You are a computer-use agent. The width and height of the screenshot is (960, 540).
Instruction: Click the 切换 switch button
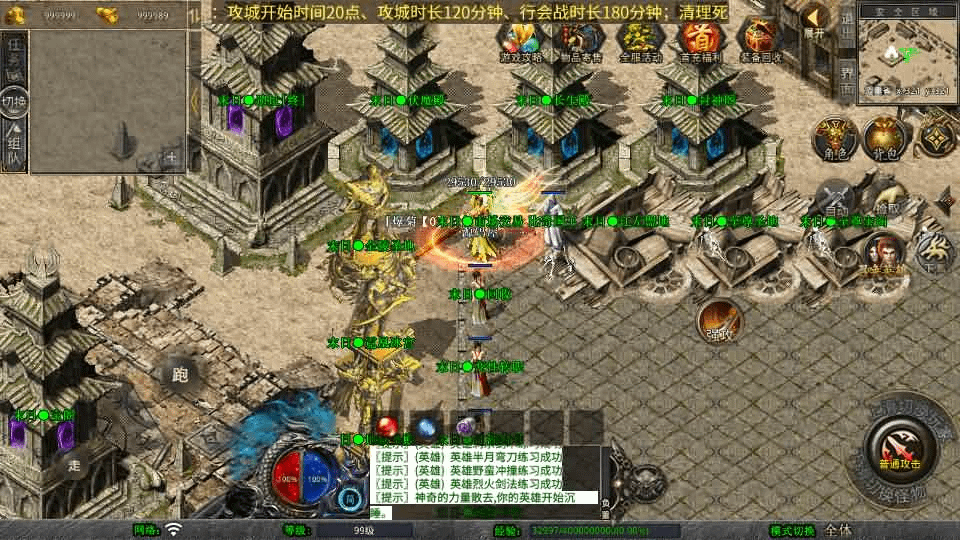pyautogui.click(x=14, y=101)
